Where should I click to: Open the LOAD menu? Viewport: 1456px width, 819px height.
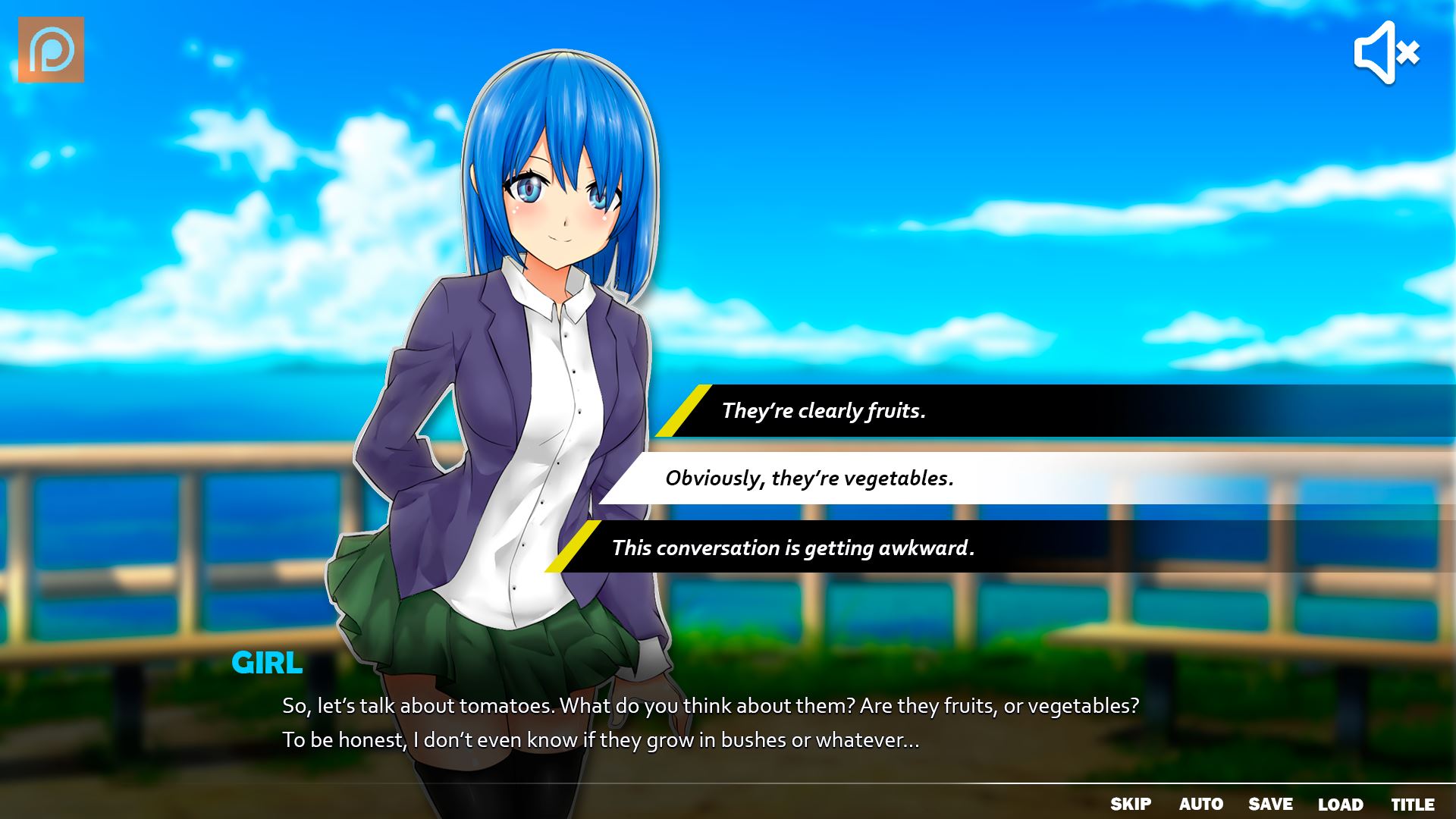(x=1340, y=804)
